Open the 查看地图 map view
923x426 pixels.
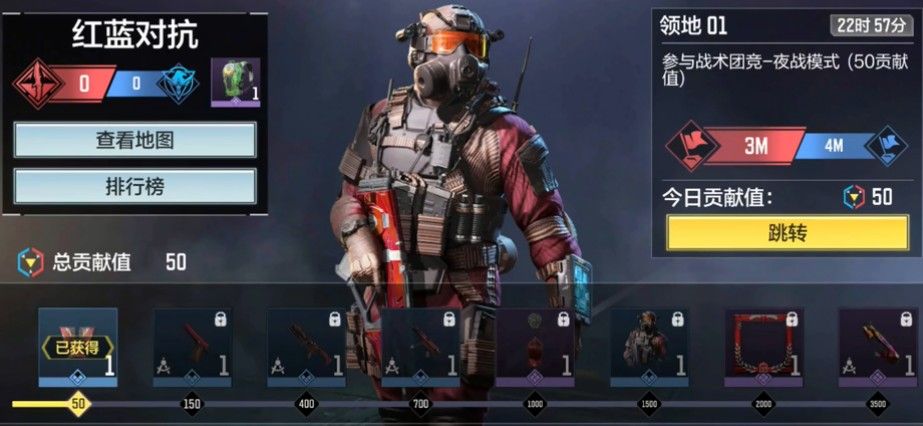click(135, 140)
